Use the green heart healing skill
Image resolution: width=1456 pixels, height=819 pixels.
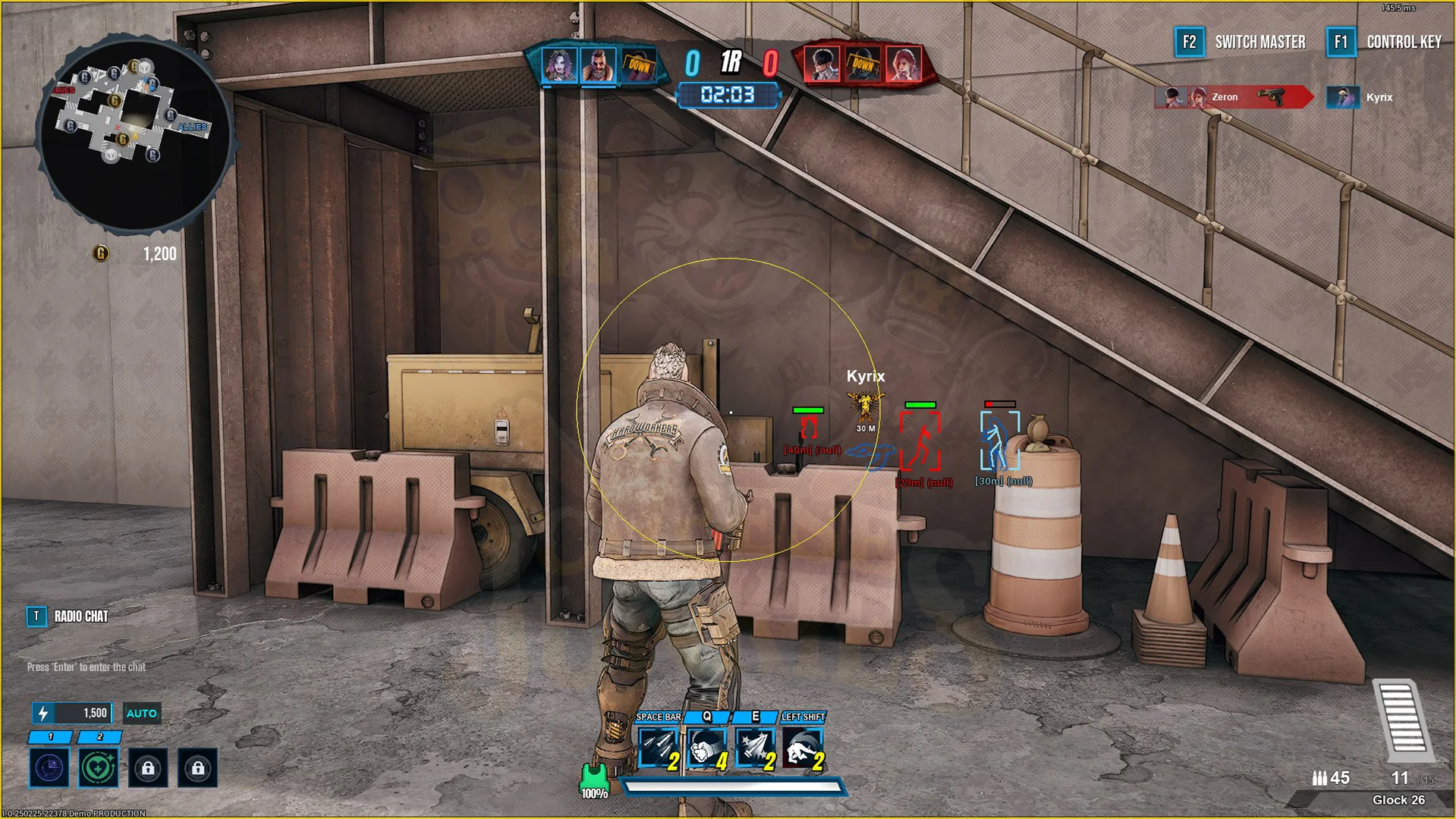(x=99, y=768)
